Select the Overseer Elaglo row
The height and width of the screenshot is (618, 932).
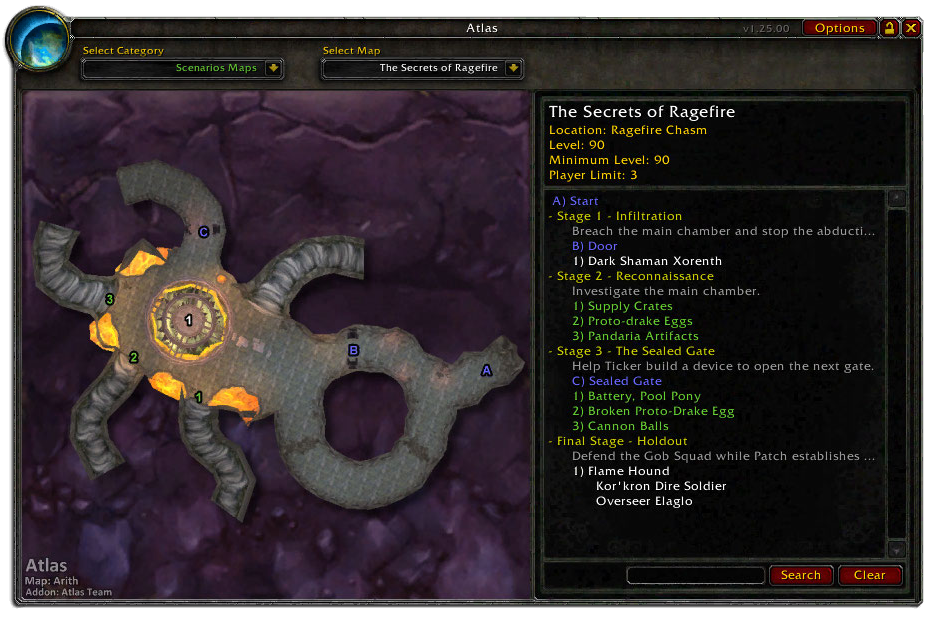coord(644,501)
